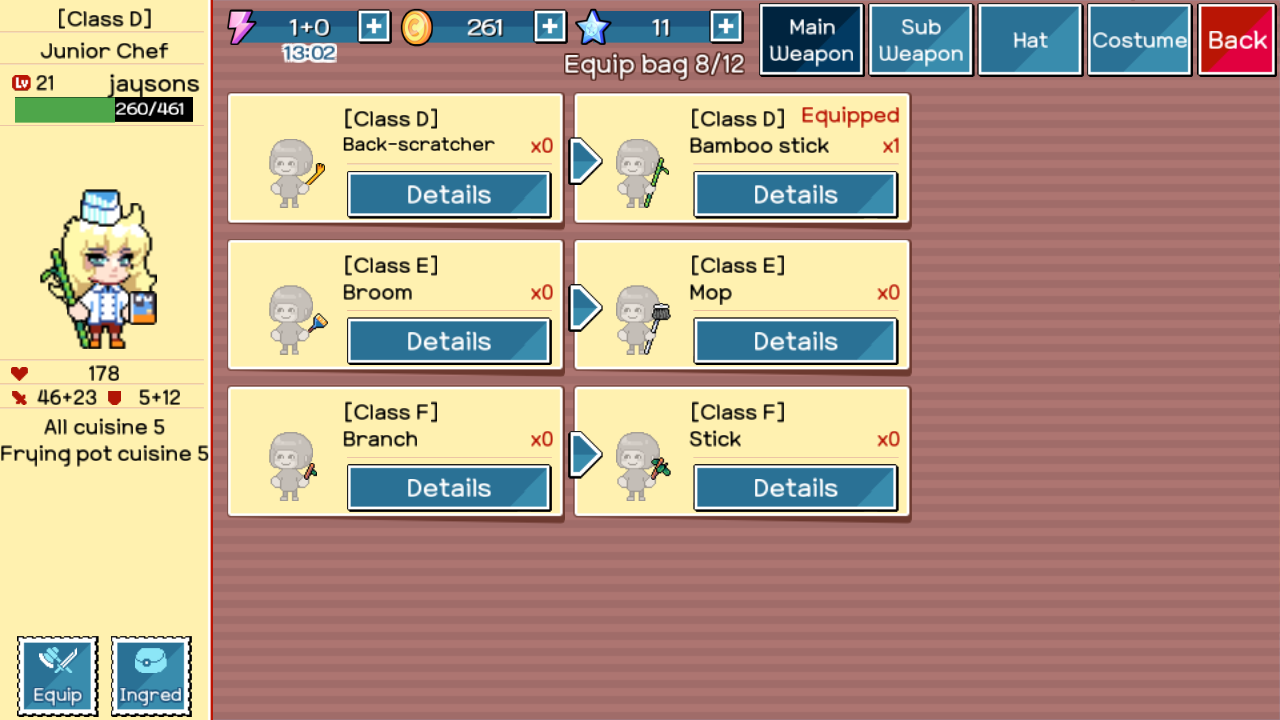View Details for the Back-scratcher
Screen dimensions: 1280x720
point(449,195)
